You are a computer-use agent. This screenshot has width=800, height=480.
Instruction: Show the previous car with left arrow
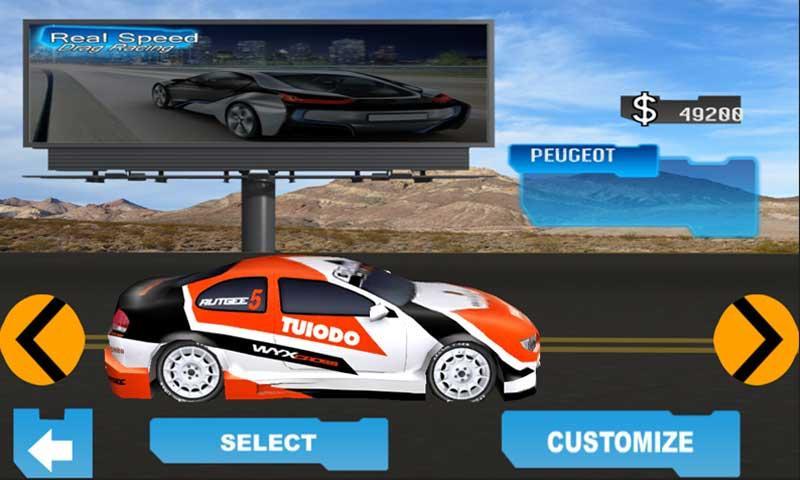[x=41, y=340]
